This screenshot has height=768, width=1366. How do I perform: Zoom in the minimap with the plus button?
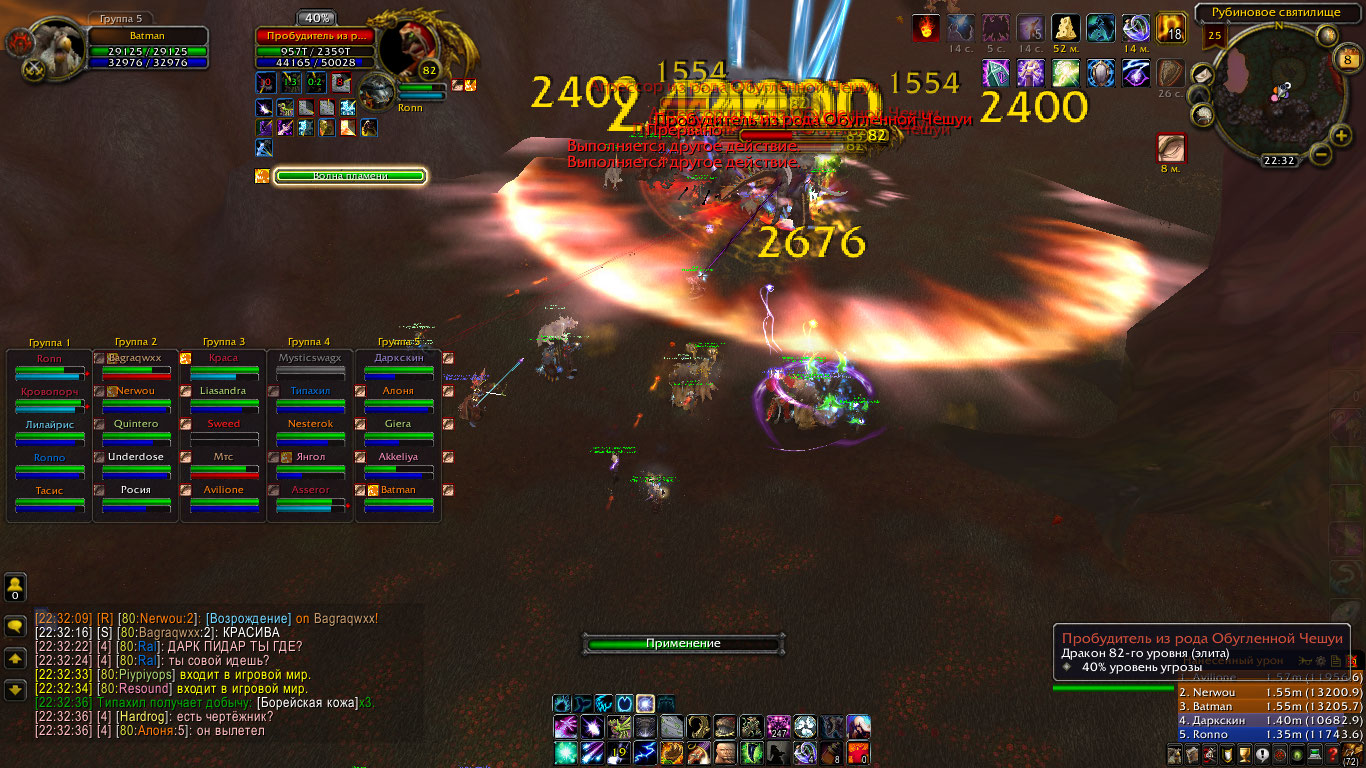click(x=1342, y=135)
